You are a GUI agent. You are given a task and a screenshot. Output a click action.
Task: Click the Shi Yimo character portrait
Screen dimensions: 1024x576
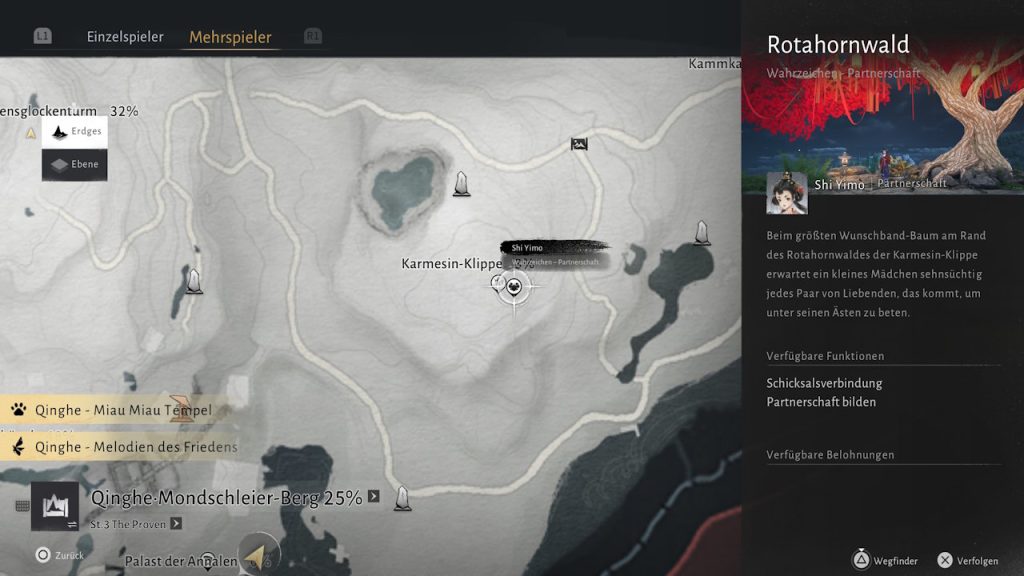pos(787,193)
